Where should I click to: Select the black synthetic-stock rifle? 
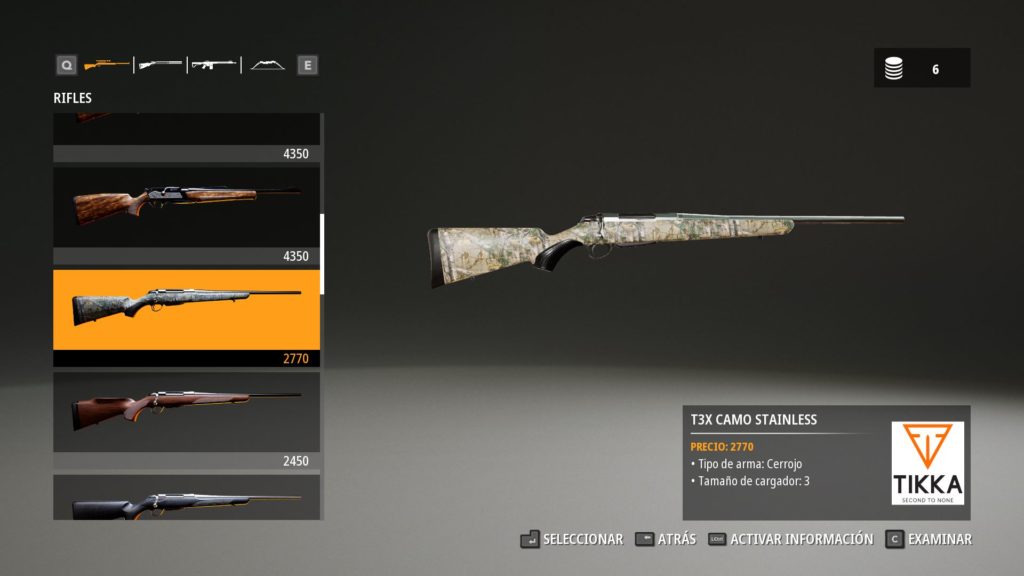[186, 500]
